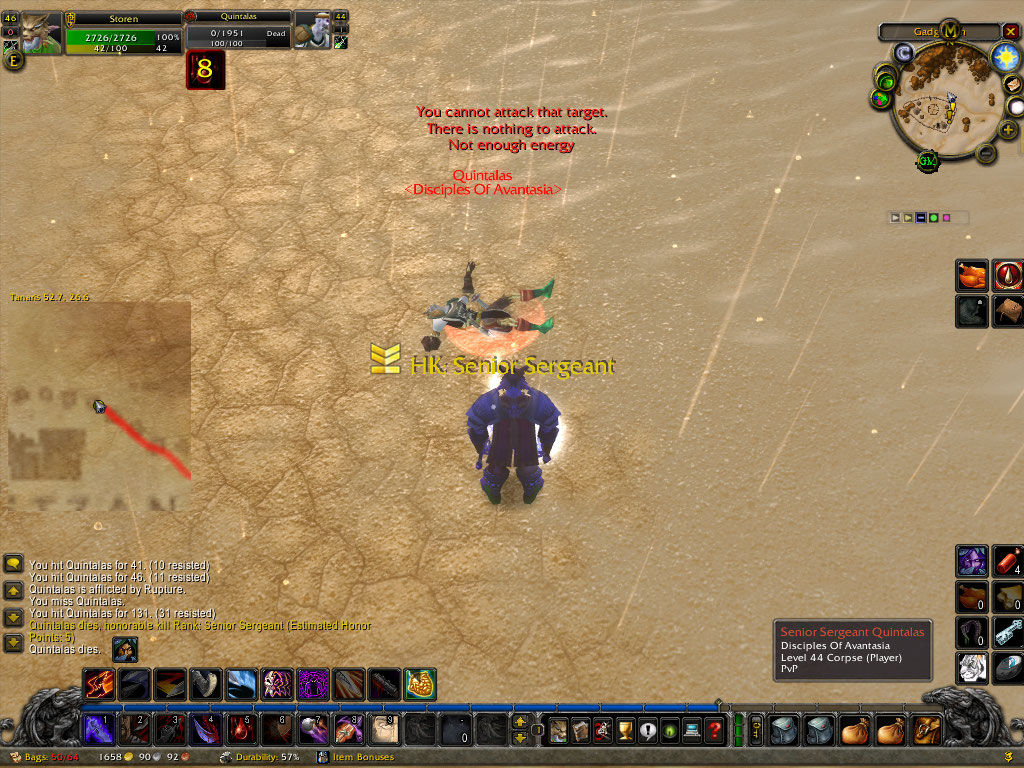This screenshot has height=768, width=1024.
Task: Activate action bar slot number 1
Action: (x=99, y=729)
